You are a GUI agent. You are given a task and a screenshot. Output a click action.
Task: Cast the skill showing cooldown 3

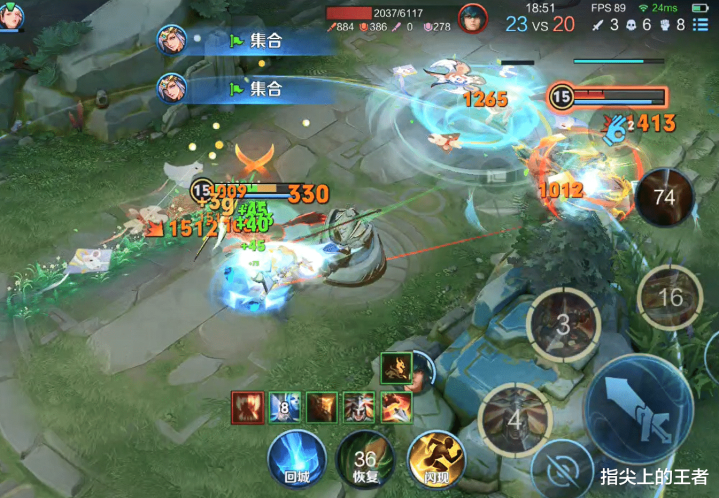(563, 324)
